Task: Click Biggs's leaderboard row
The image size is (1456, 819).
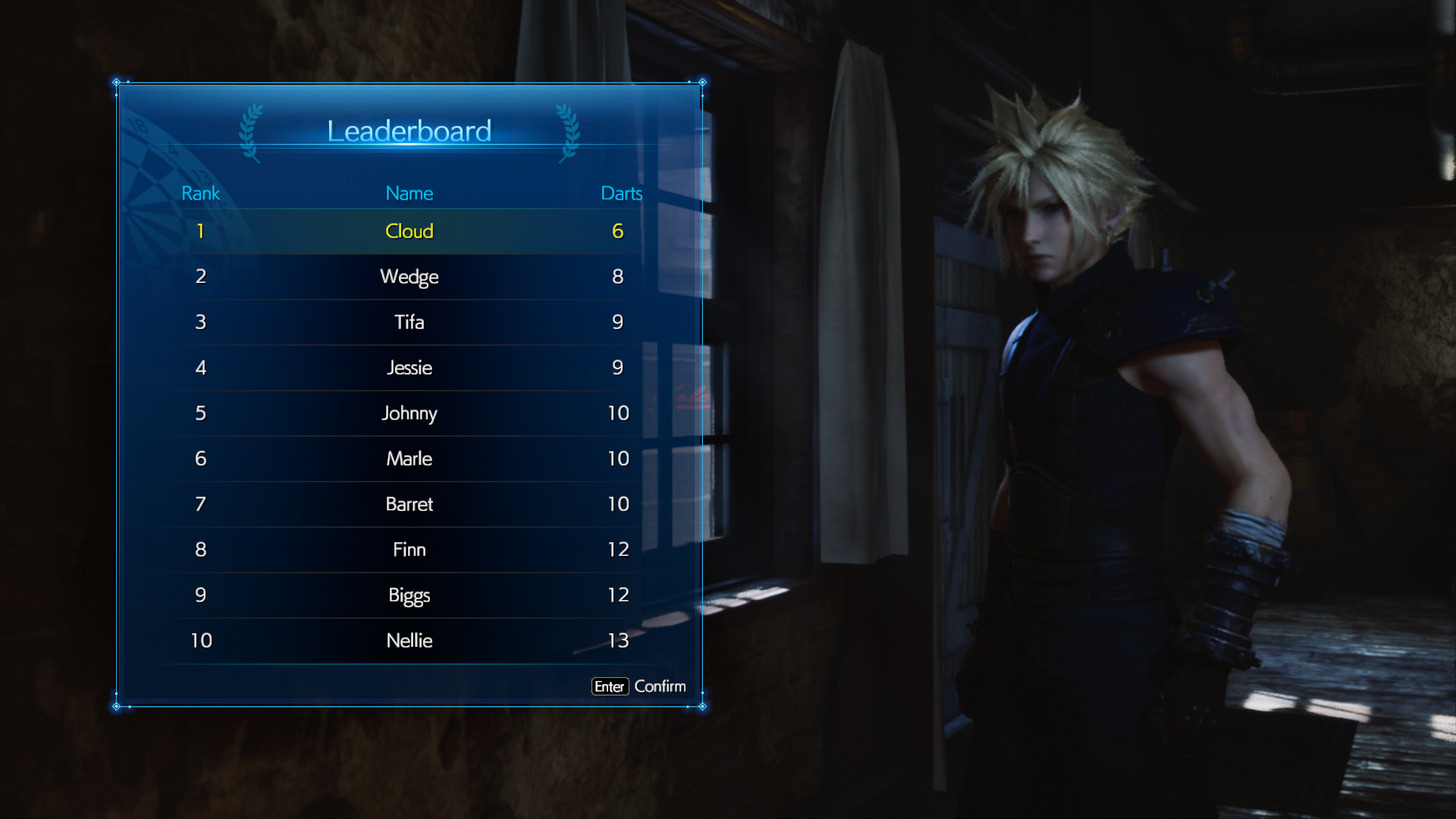Action: 409,595
